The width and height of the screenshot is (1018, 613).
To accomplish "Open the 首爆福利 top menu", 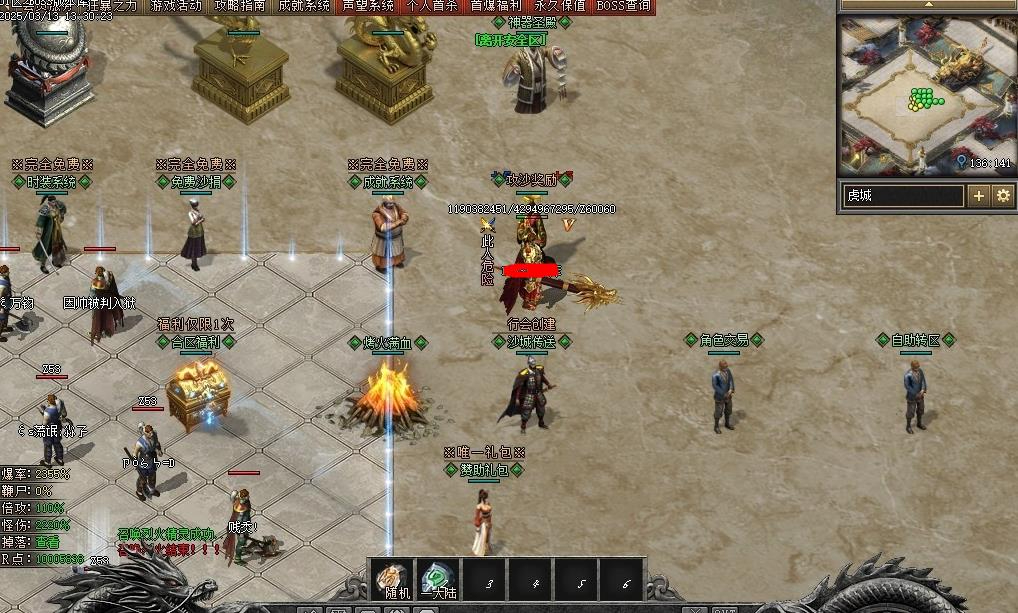I will 496,6.
